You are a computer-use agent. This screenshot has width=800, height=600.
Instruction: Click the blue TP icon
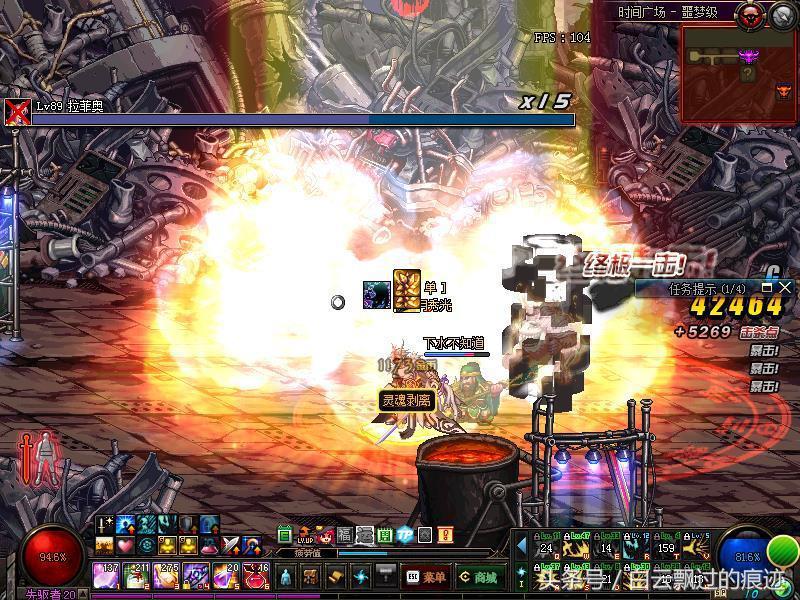pos(405,535)
